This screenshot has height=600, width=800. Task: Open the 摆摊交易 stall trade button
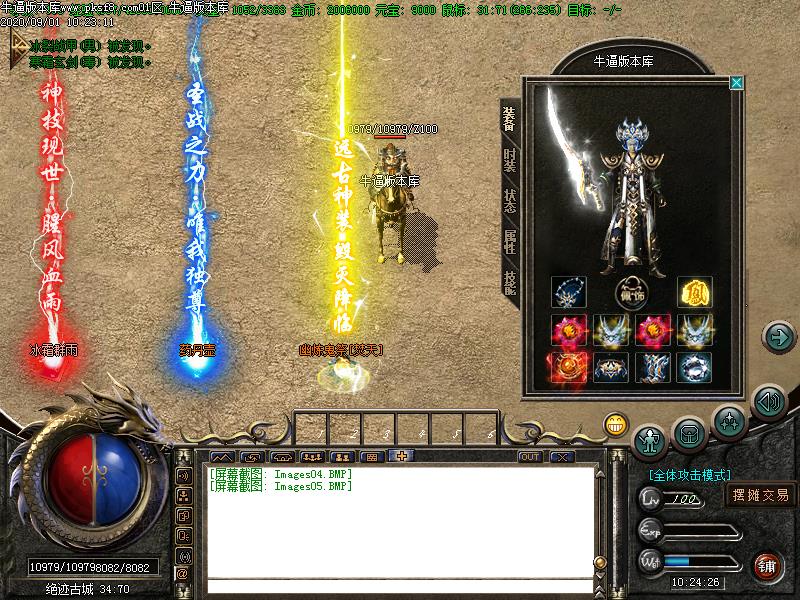[760, 495]
